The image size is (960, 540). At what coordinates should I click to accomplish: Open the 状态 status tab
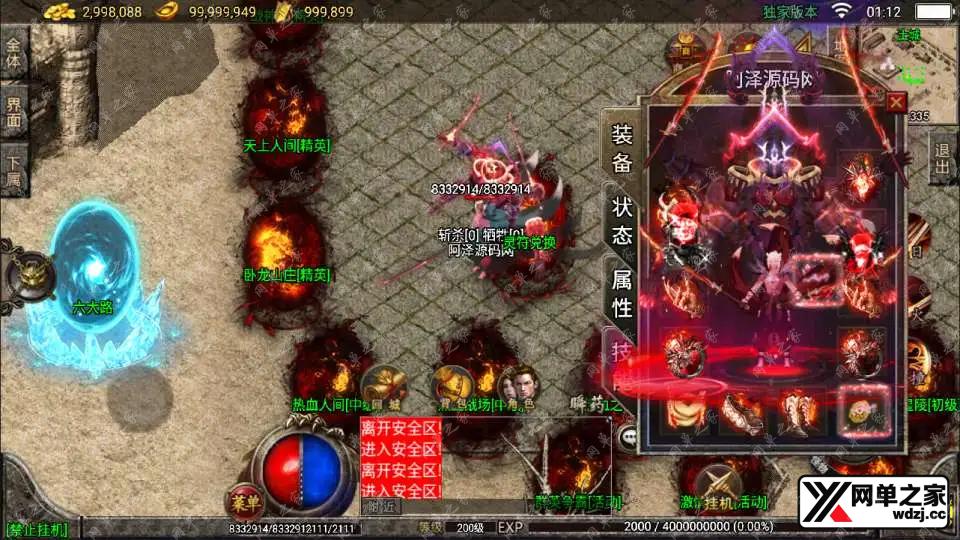(621, 221)
